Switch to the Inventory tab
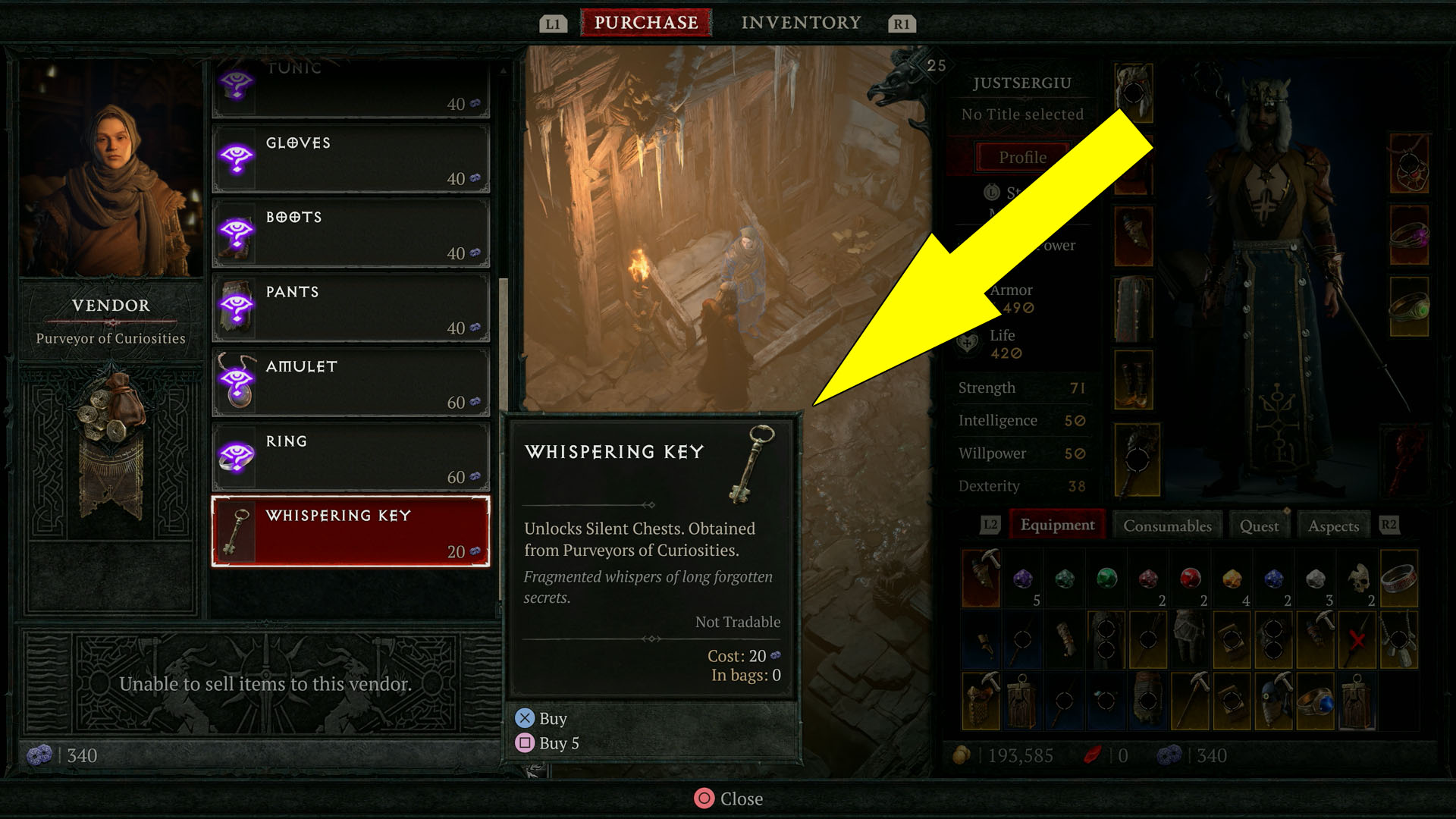This screenshot has width=1456, height=819. pos(801,22)
